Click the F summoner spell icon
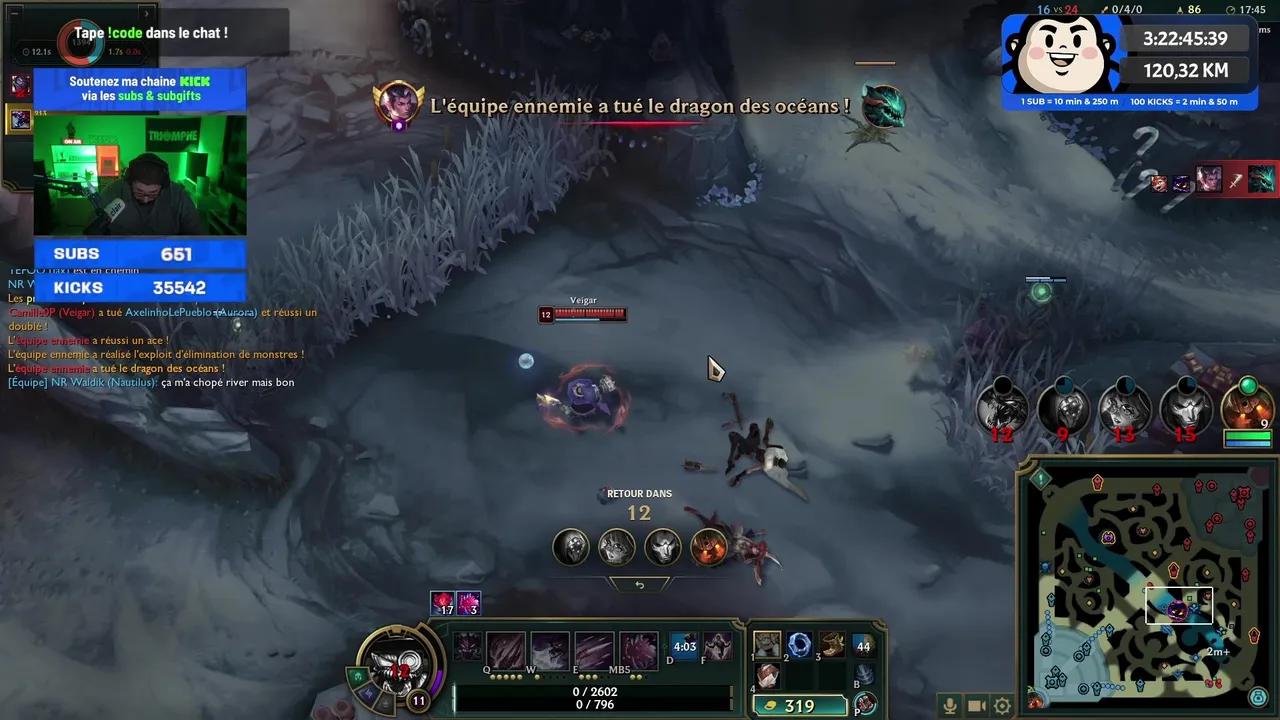The height and width of the screenshot is (720, 1280). click(718, 646)
